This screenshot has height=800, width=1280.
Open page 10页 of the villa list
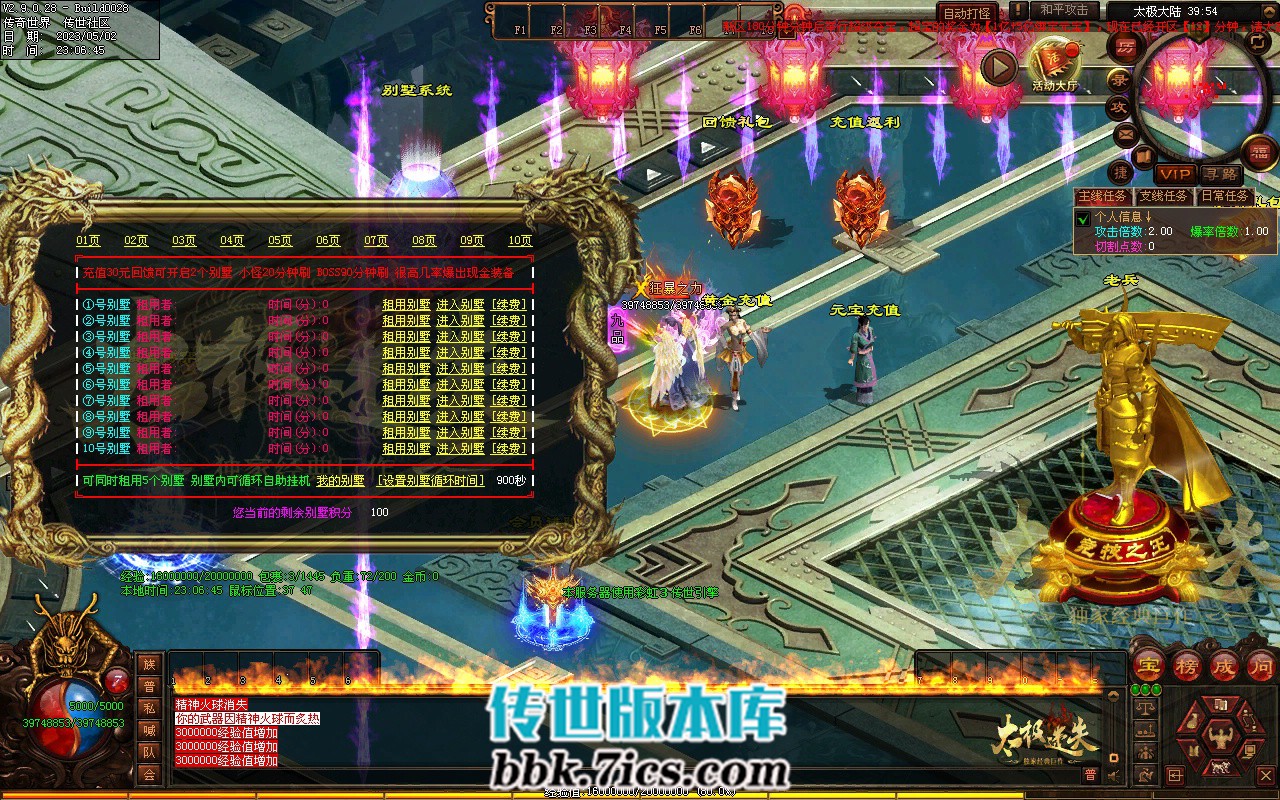tap(520, 240)
